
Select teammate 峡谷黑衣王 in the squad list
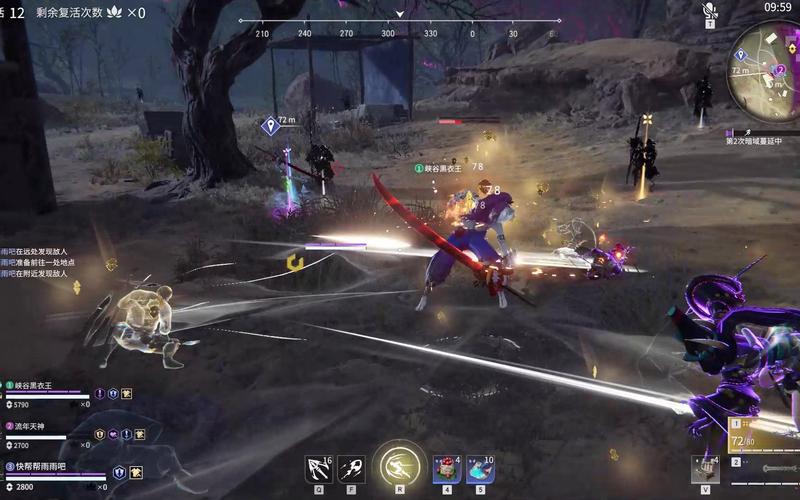click(x=40, y=384)
